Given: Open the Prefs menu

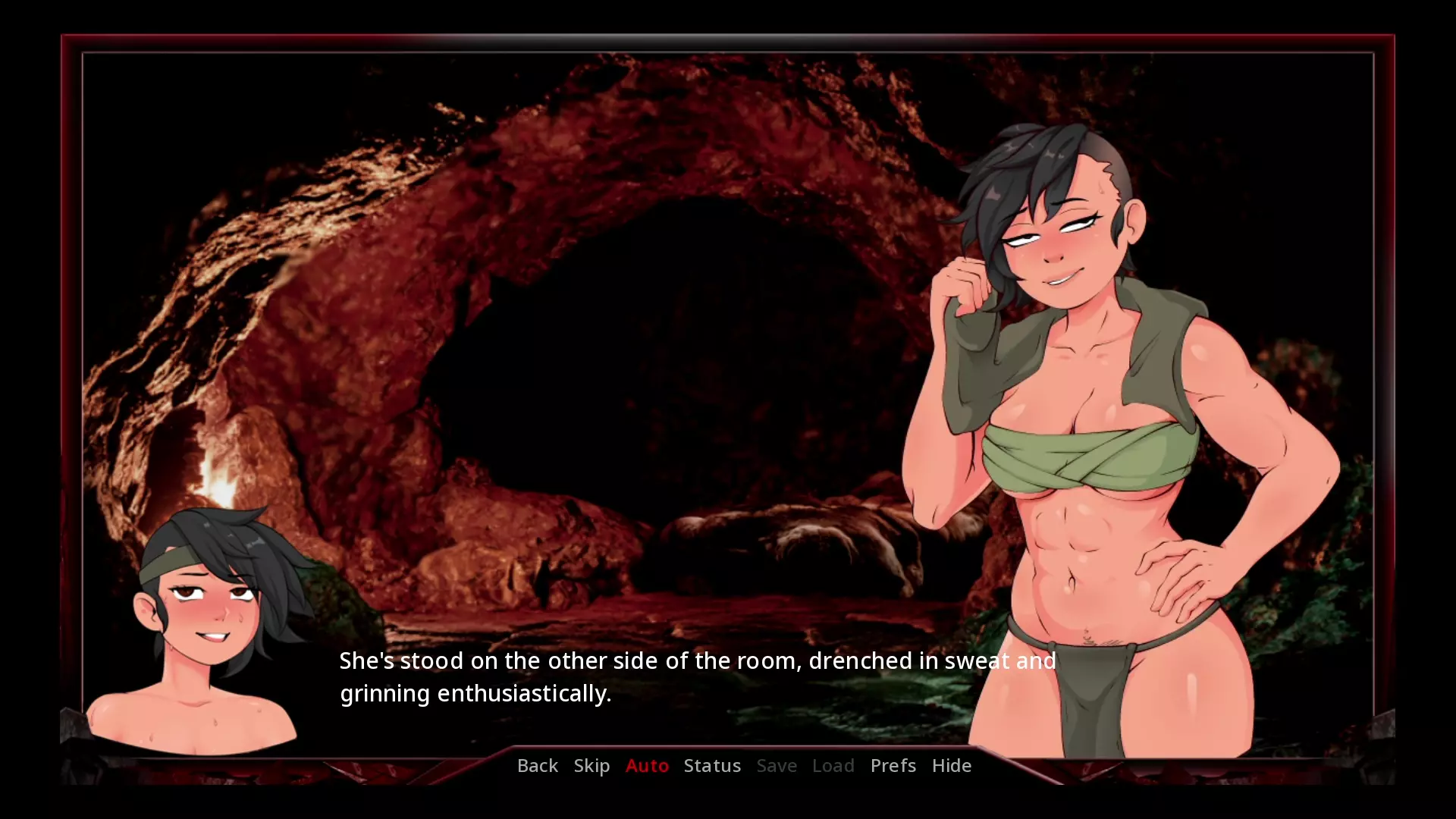Looking at the screenshot, I should coord(893,766).
